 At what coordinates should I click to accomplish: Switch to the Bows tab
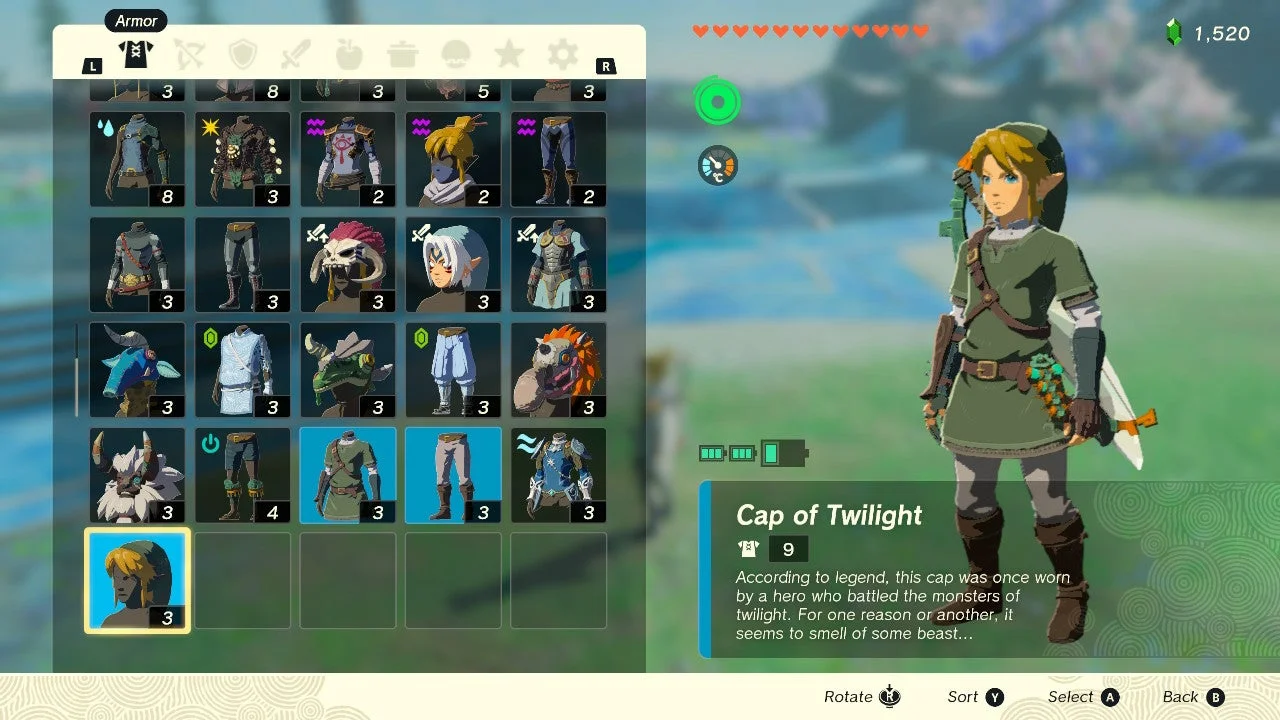click(190, 54)
